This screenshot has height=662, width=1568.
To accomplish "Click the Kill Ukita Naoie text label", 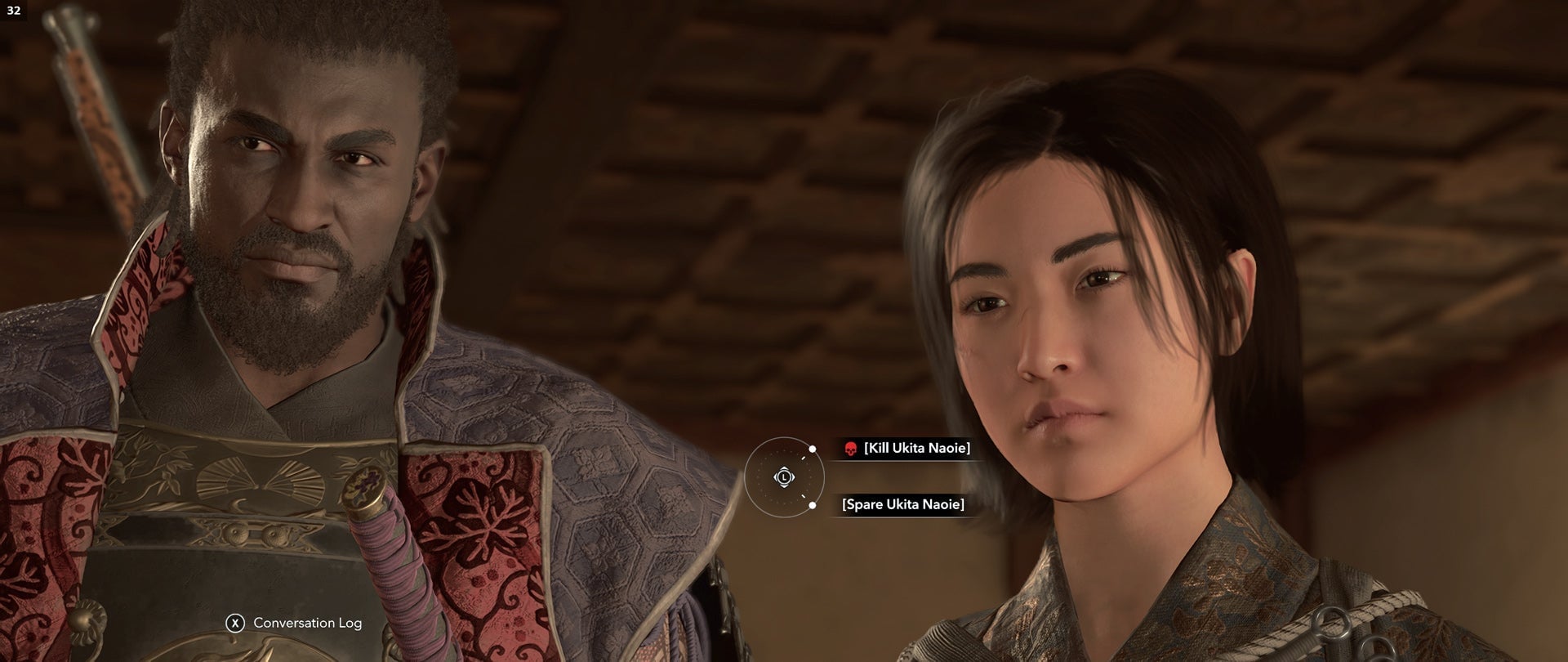I will pos(916,448).
